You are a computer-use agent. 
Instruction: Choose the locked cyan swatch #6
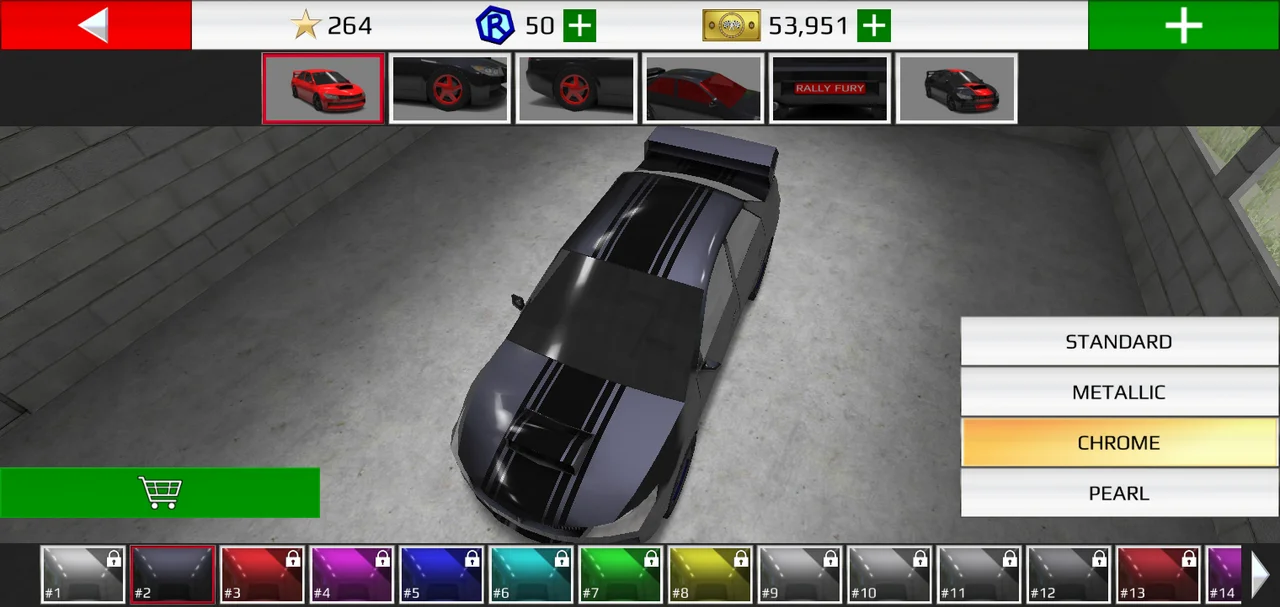click(531, 575)
